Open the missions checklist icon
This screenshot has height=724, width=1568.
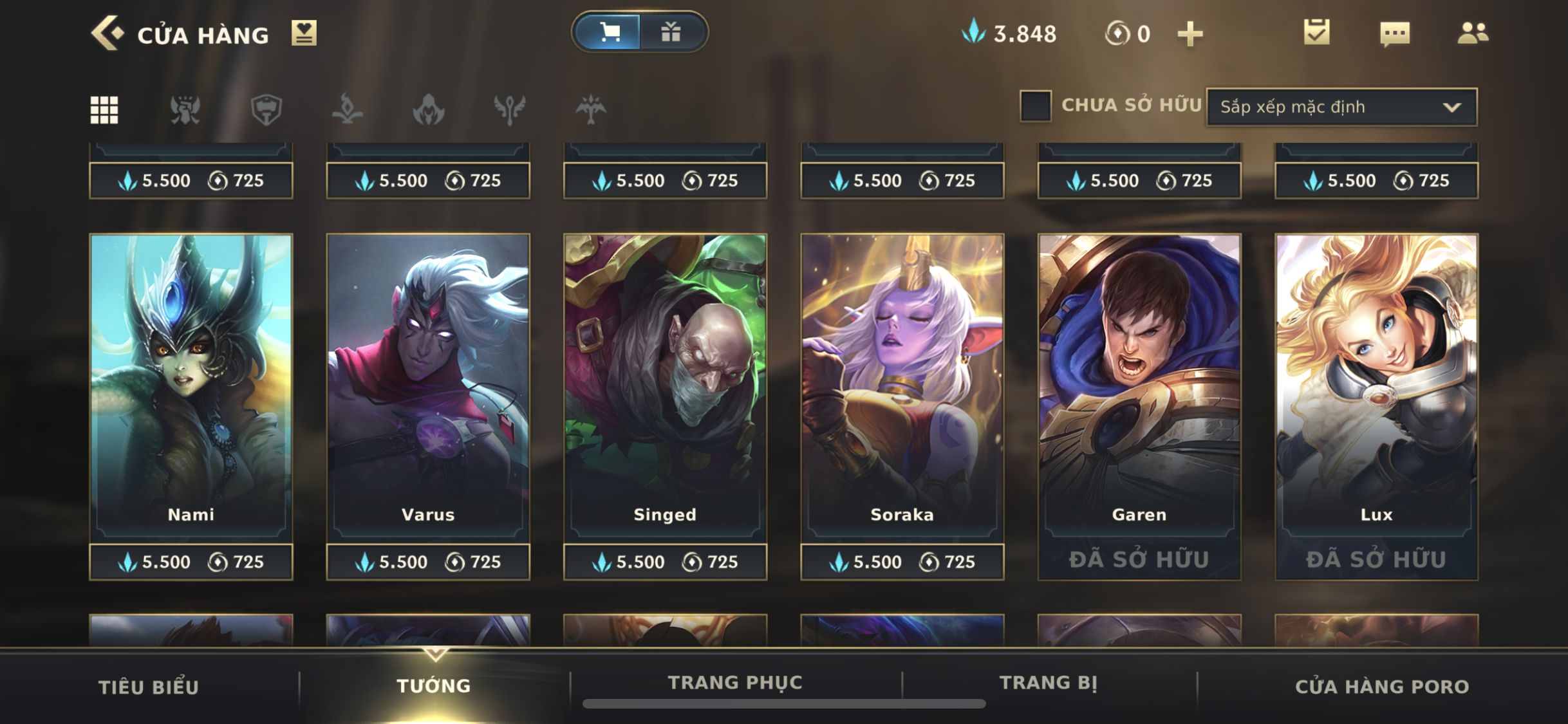(1316, 32)
